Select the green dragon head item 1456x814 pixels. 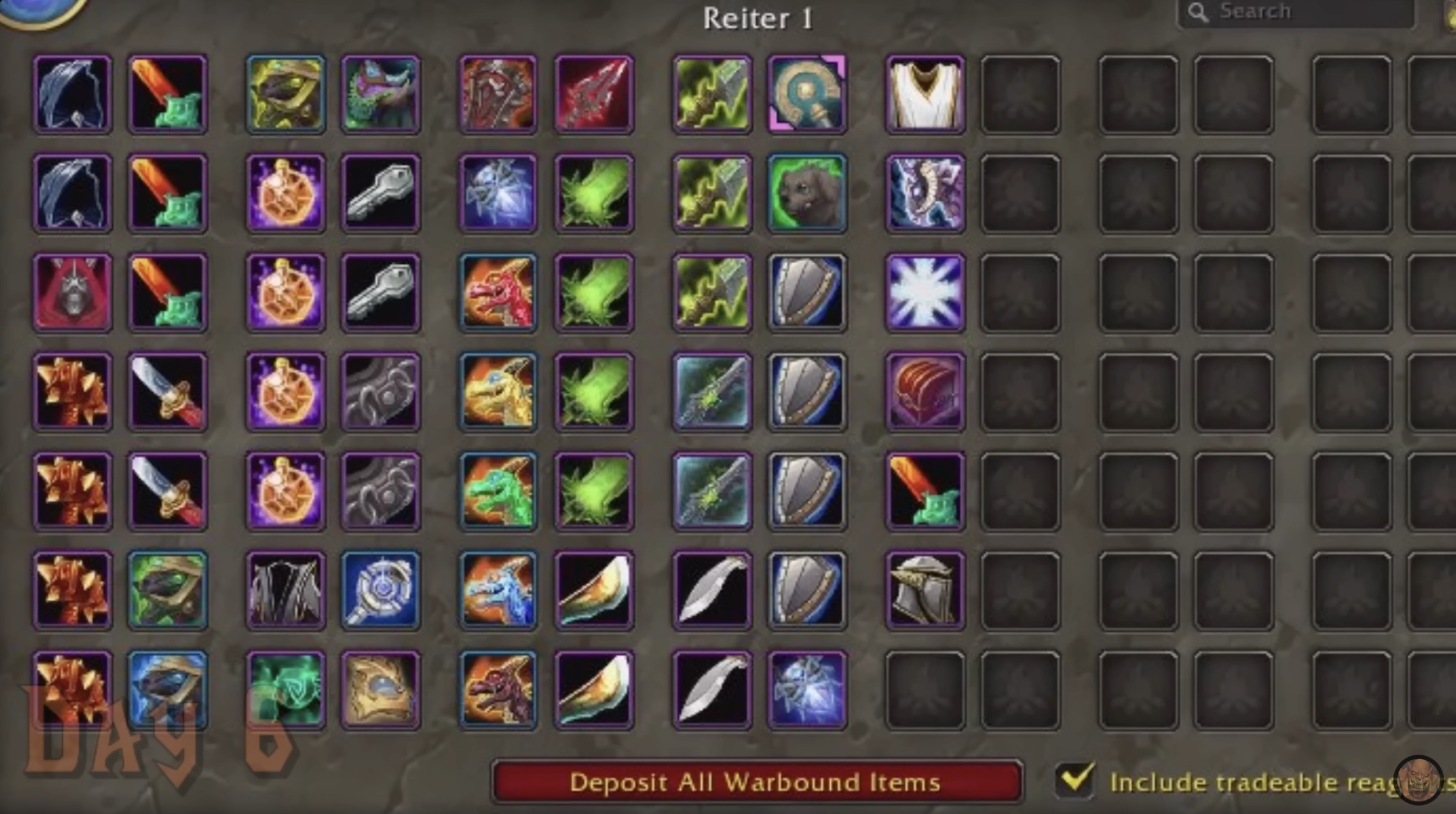[x=498, y=491]
